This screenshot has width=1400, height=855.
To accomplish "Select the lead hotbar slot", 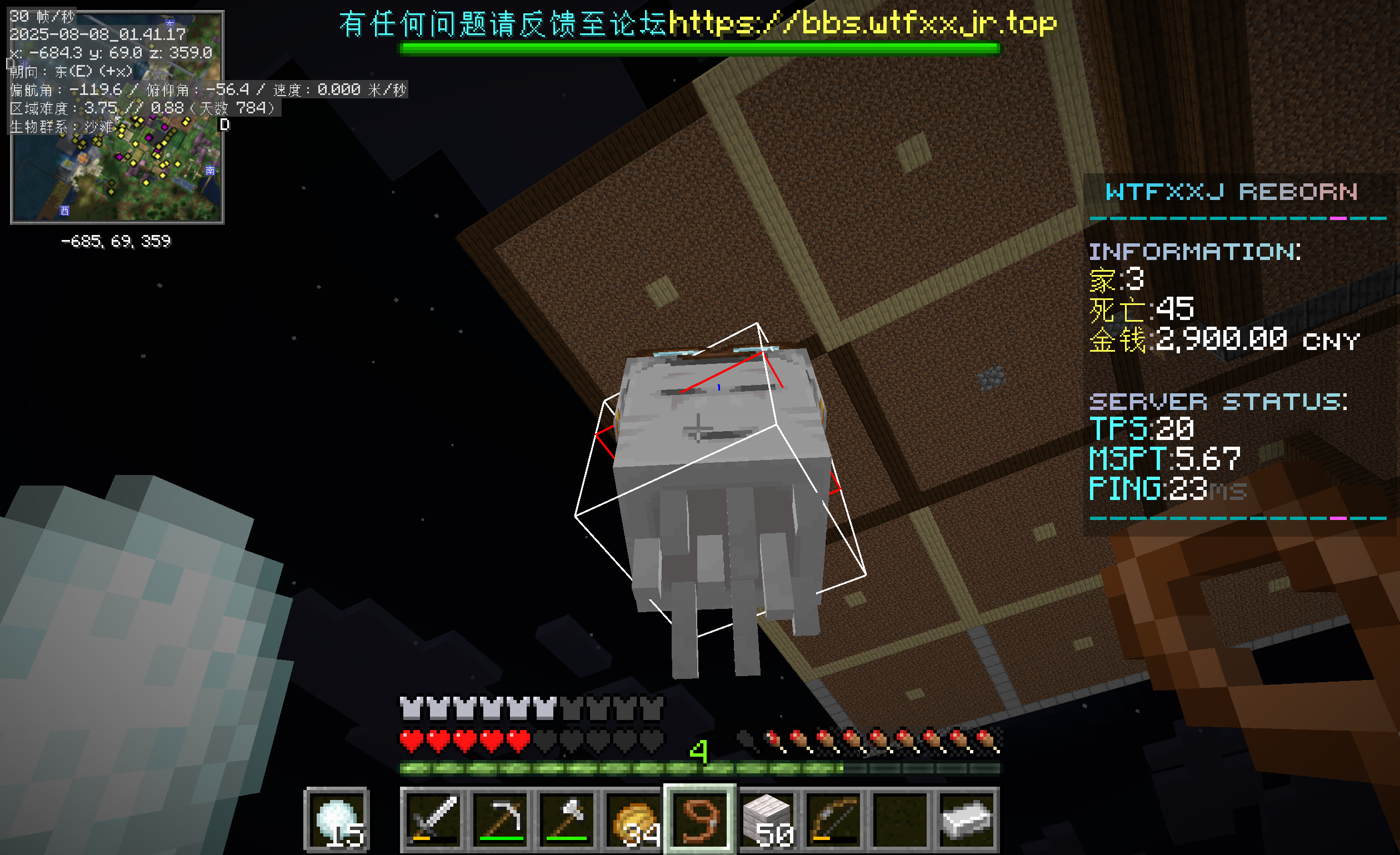I will 700,820.
